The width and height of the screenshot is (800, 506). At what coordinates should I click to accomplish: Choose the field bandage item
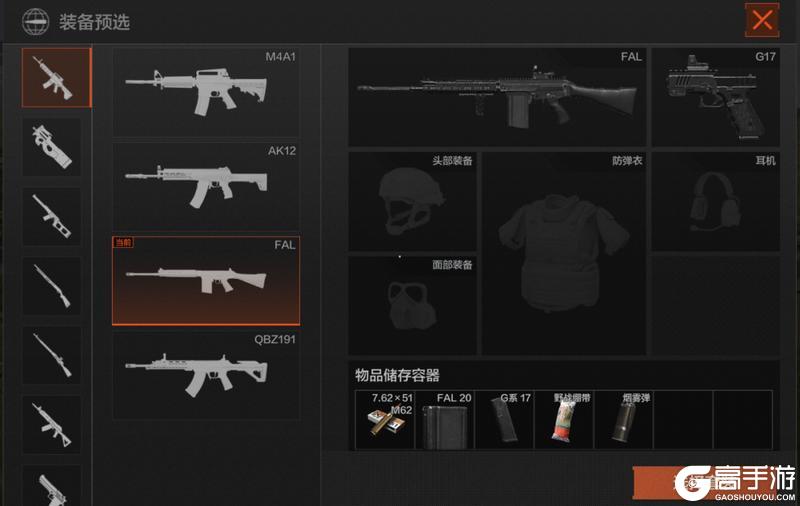coord(563,420)
